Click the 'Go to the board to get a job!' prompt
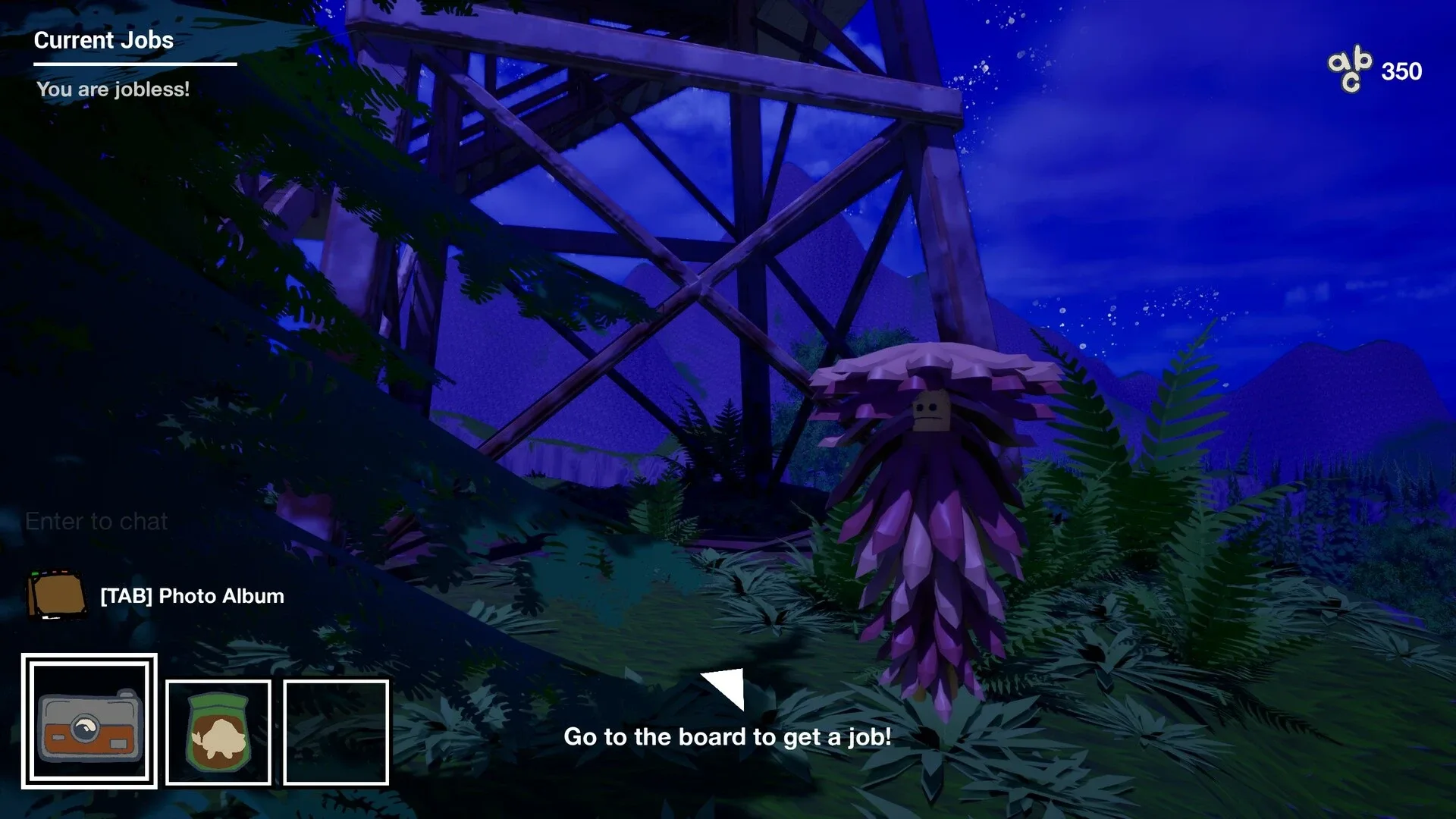 point(727,736)
